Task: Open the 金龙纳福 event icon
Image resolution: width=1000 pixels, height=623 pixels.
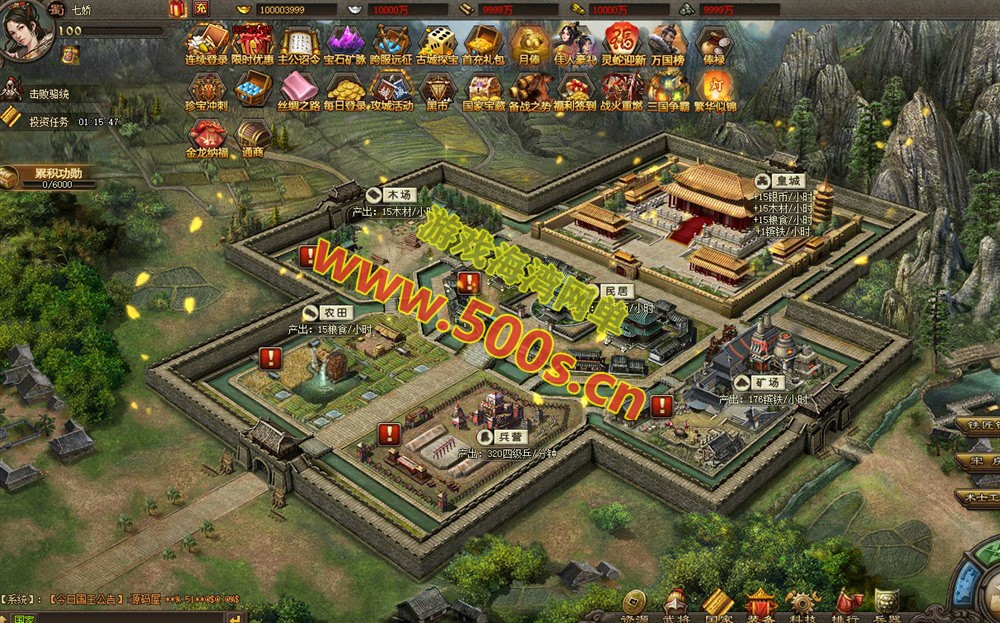Action: point(207,137)
